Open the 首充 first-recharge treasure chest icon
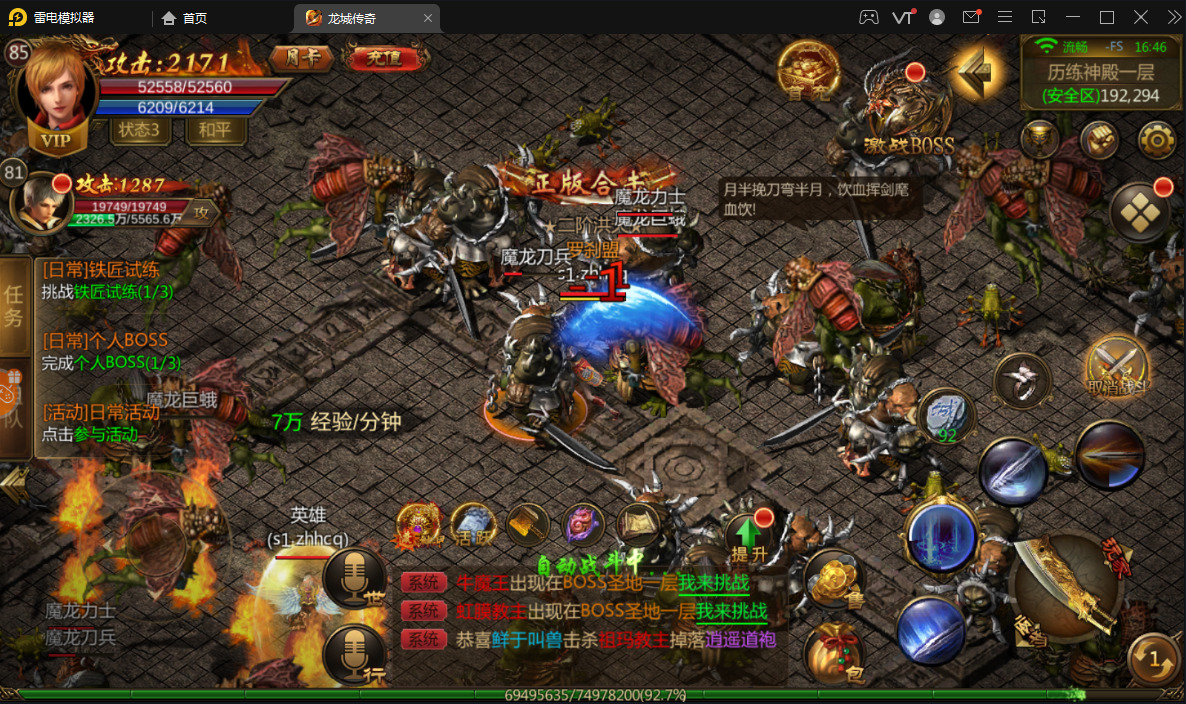 point(808,71)
